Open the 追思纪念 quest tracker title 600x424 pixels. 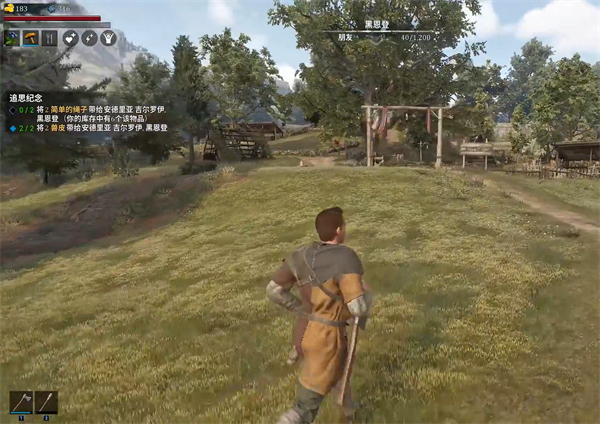point(25,99)
